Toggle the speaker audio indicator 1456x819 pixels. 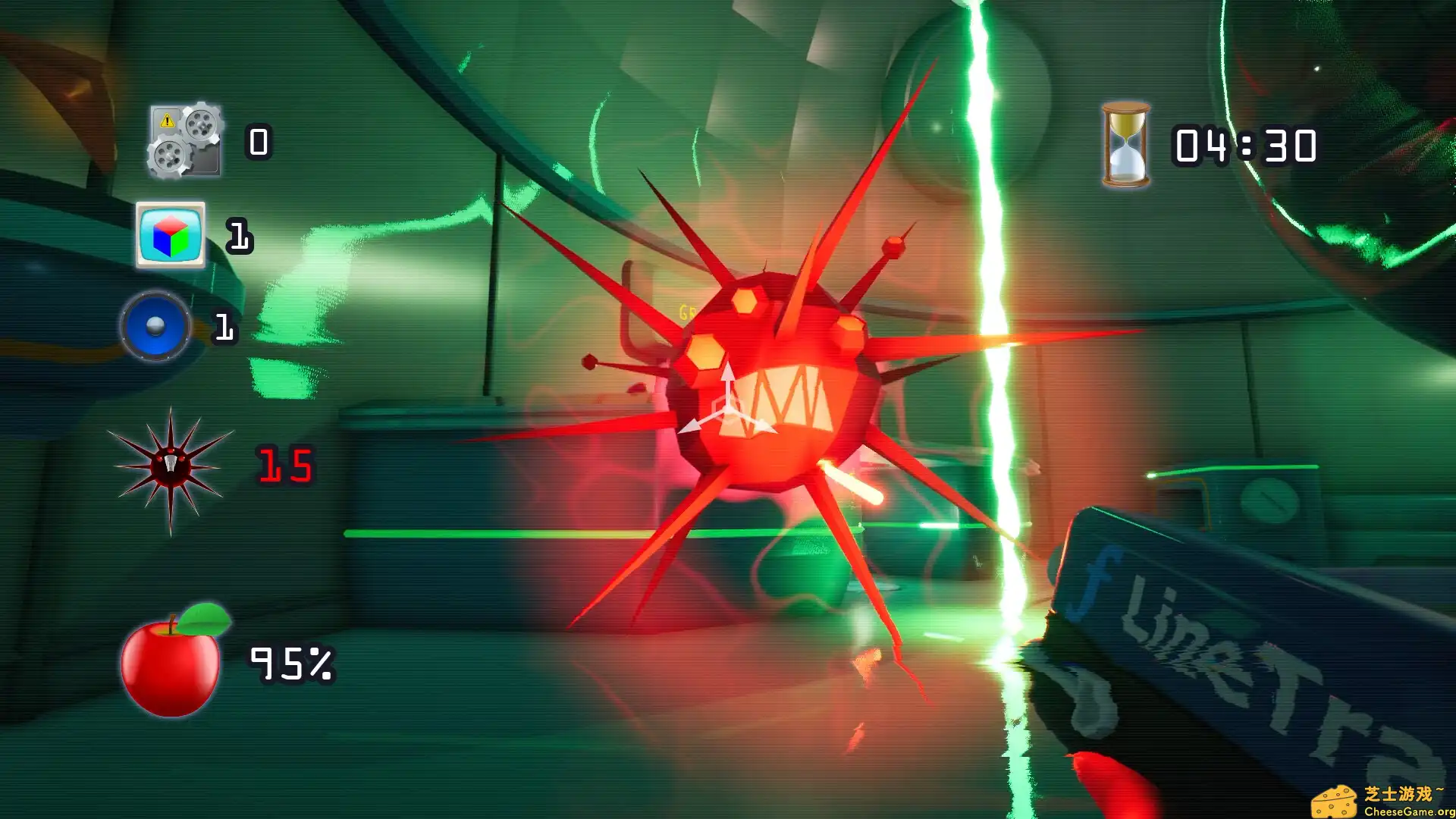pos(155,328)
